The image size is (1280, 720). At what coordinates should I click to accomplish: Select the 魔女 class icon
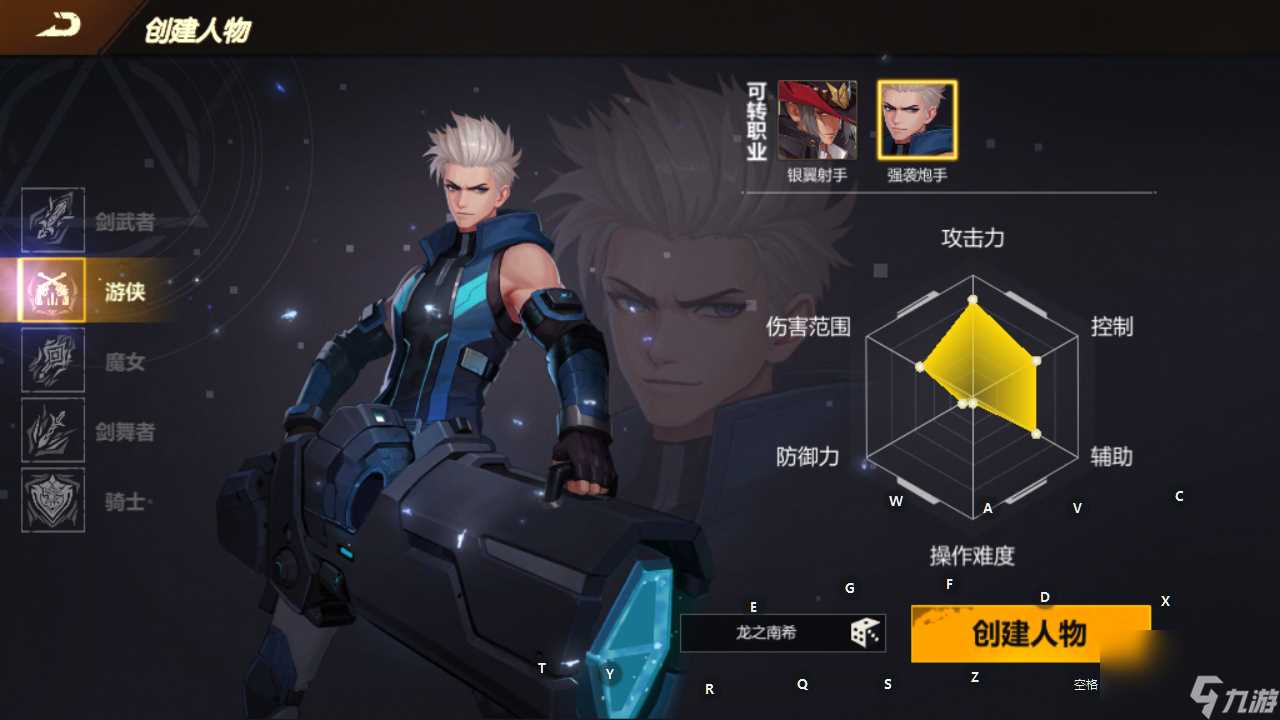pyautogui.click(x=52, y=360)
